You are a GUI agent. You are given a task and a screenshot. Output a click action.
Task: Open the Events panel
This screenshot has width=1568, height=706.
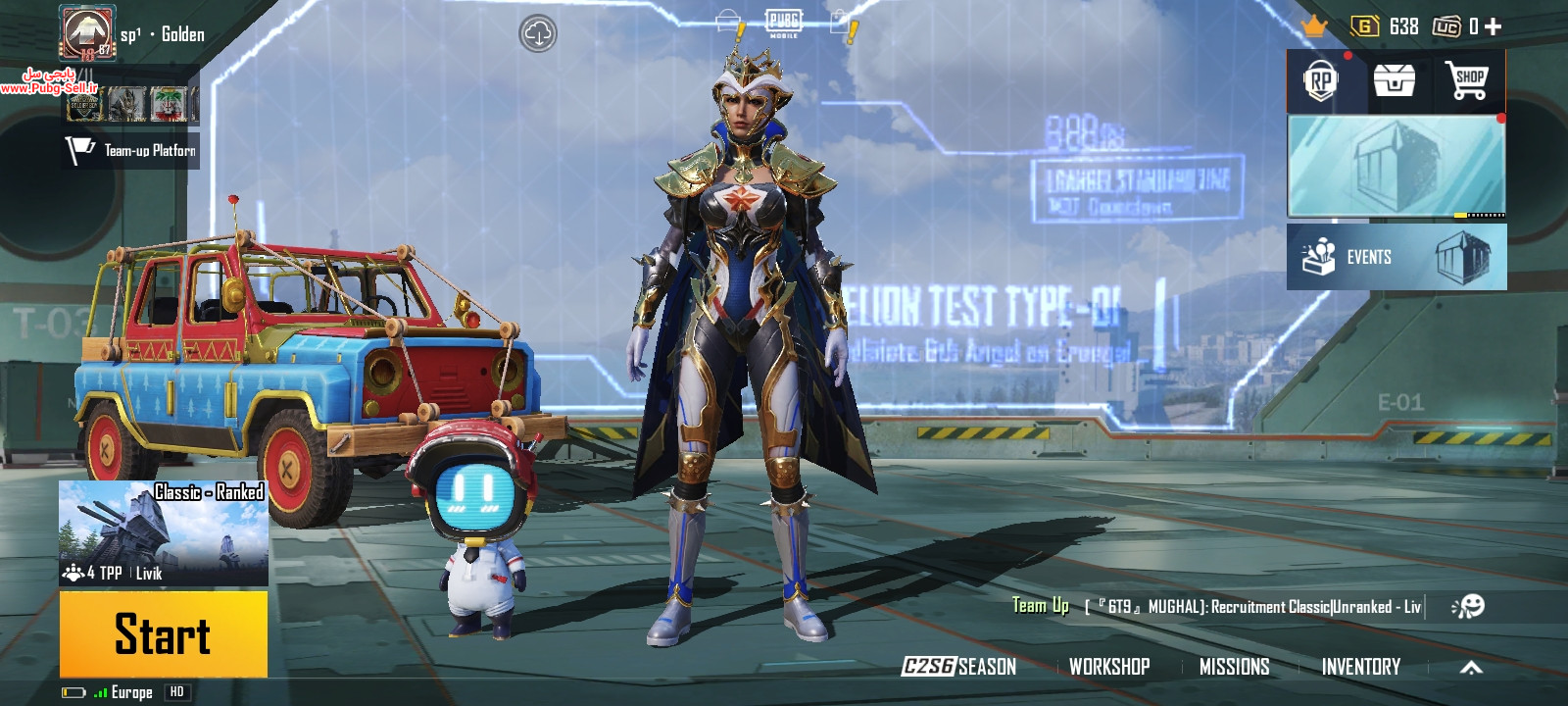pyautogui.click(x=1396, y=257)
